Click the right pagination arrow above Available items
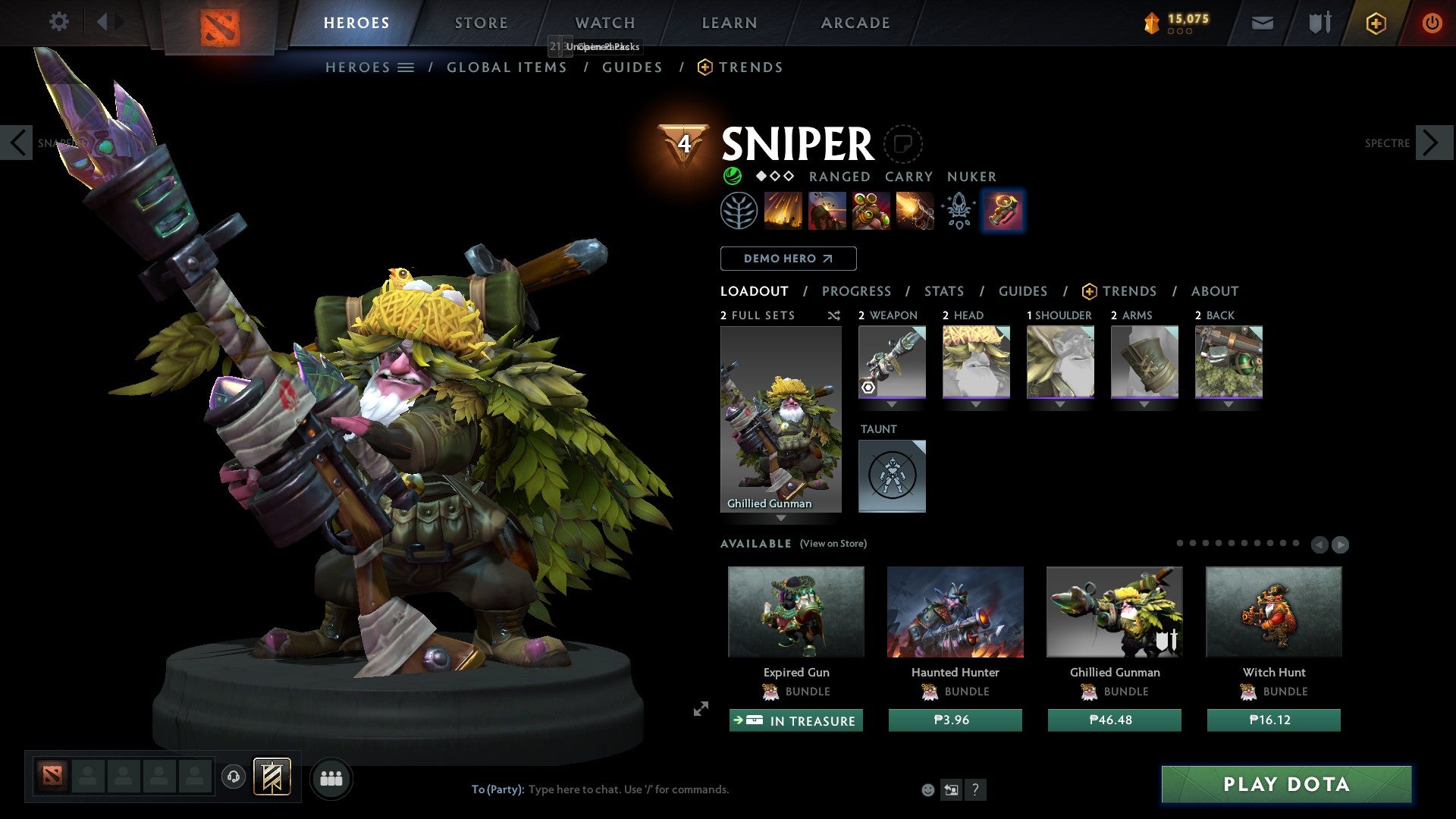This screenshot has width=1456, height=819. pos(1339,544)
